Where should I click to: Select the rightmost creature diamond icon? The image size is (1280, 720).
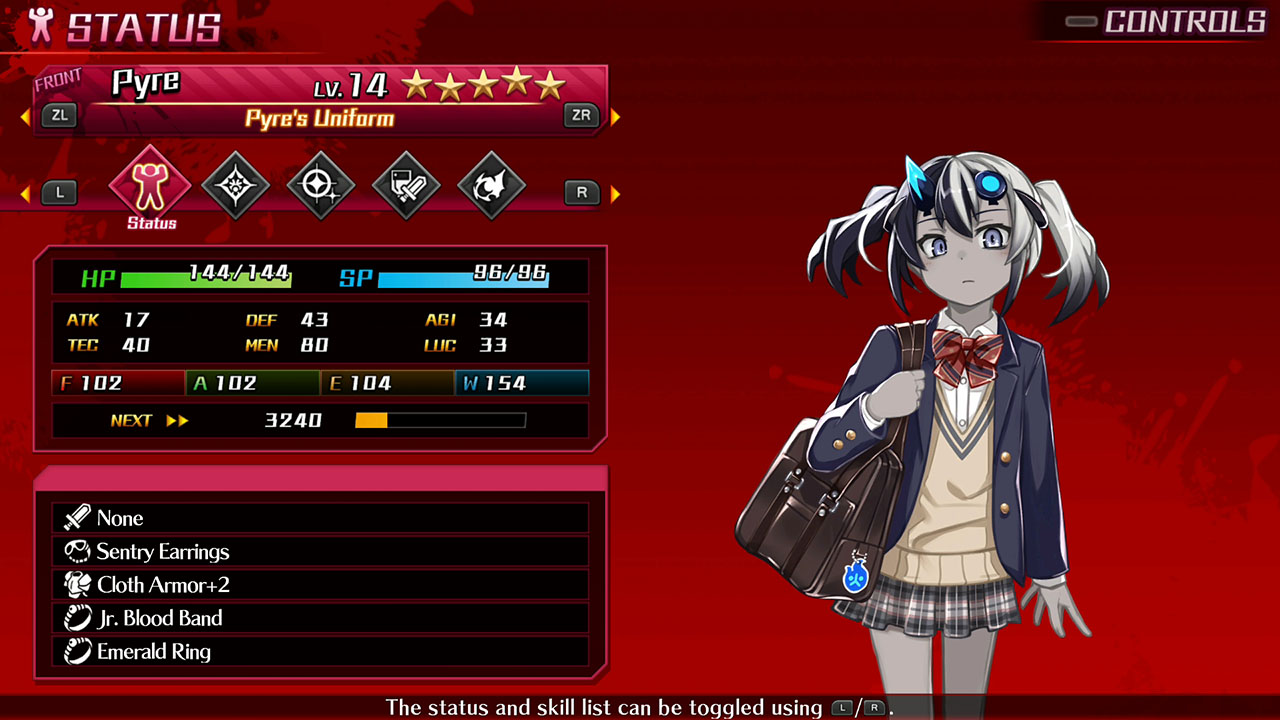(491, 185)
